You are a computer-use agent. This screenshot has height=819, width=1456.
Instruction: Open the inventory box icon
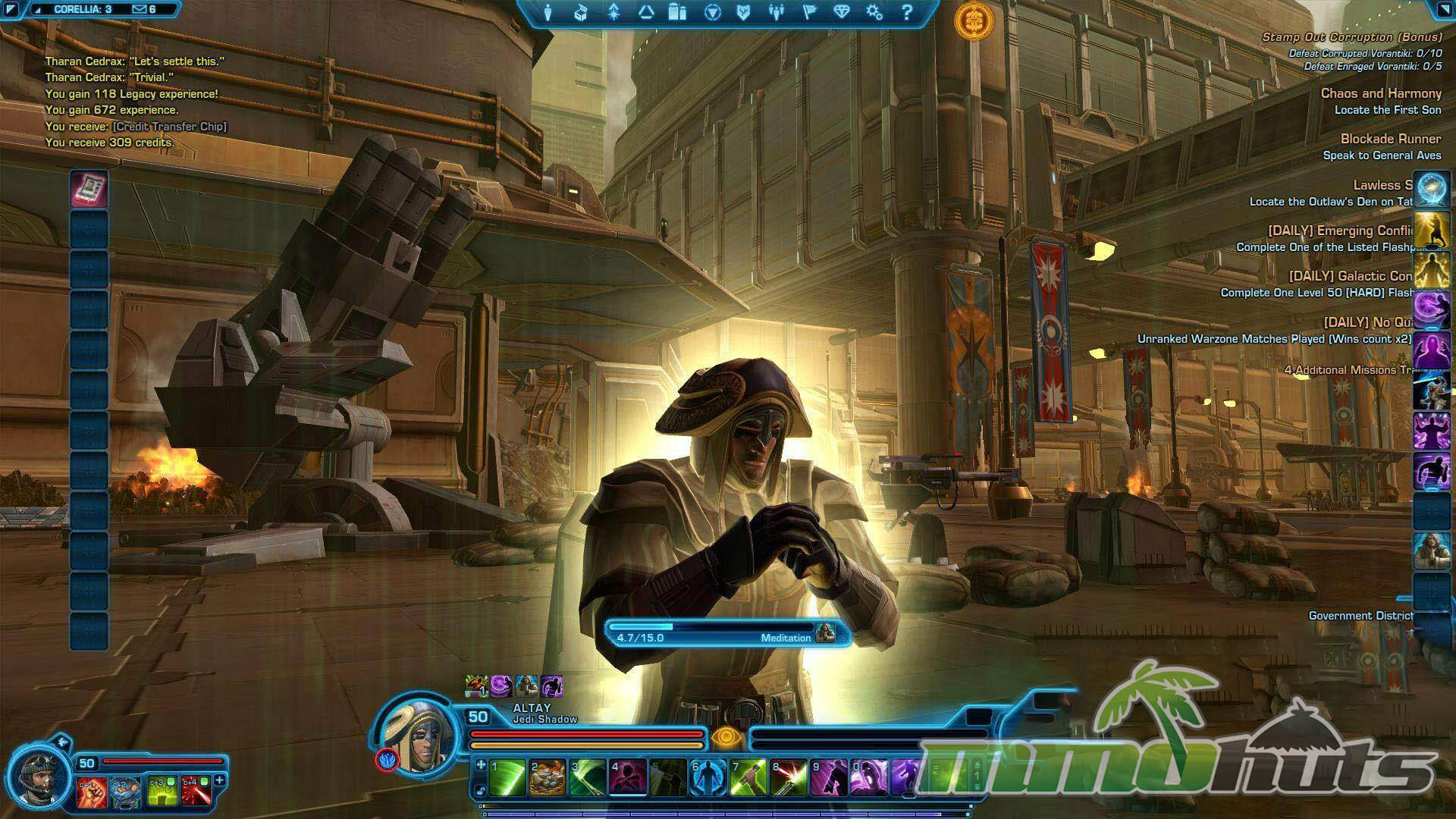(x=581, y=12)
